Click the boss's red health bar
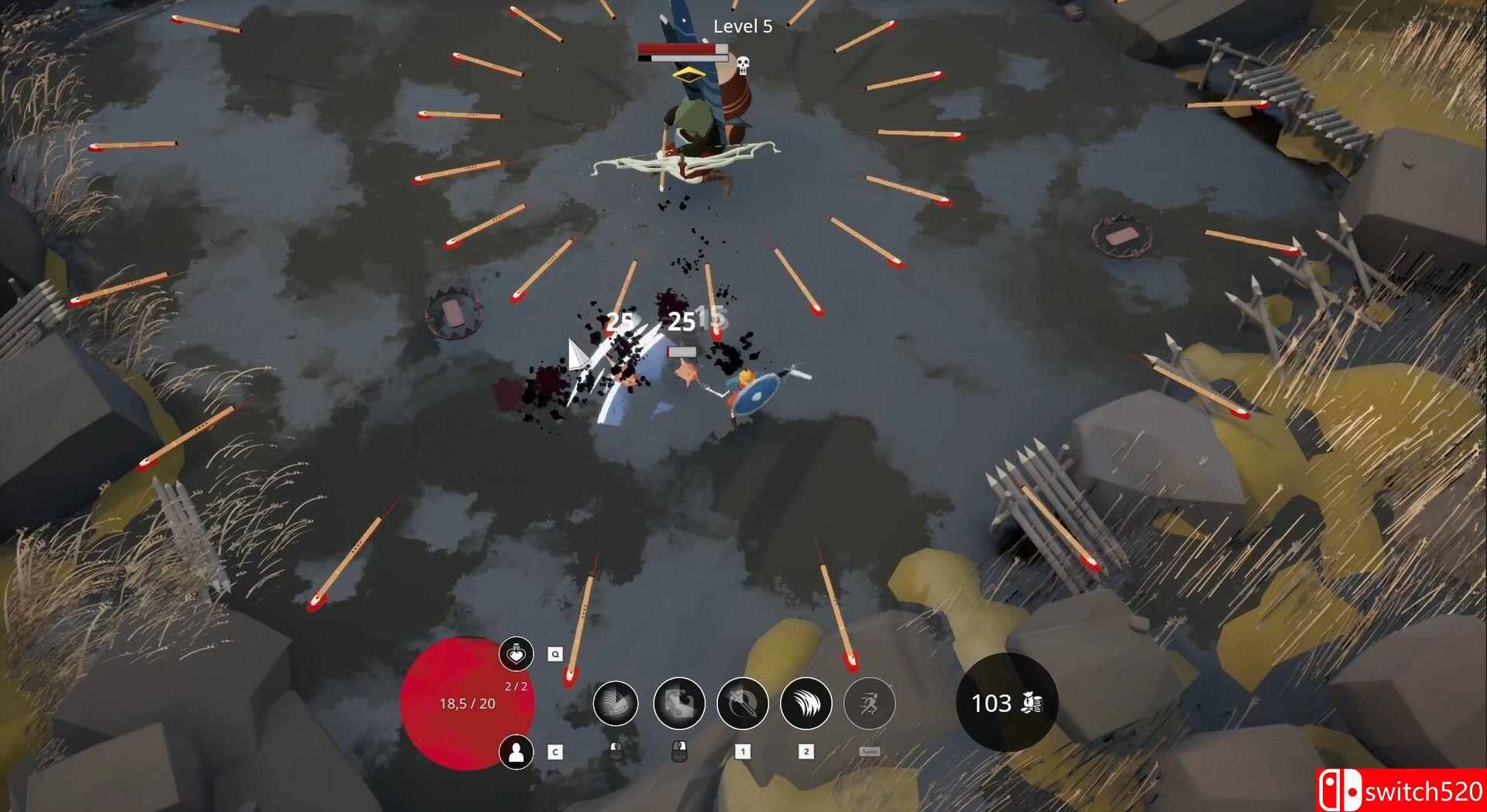1487x812 pixels. coord(677,49)
